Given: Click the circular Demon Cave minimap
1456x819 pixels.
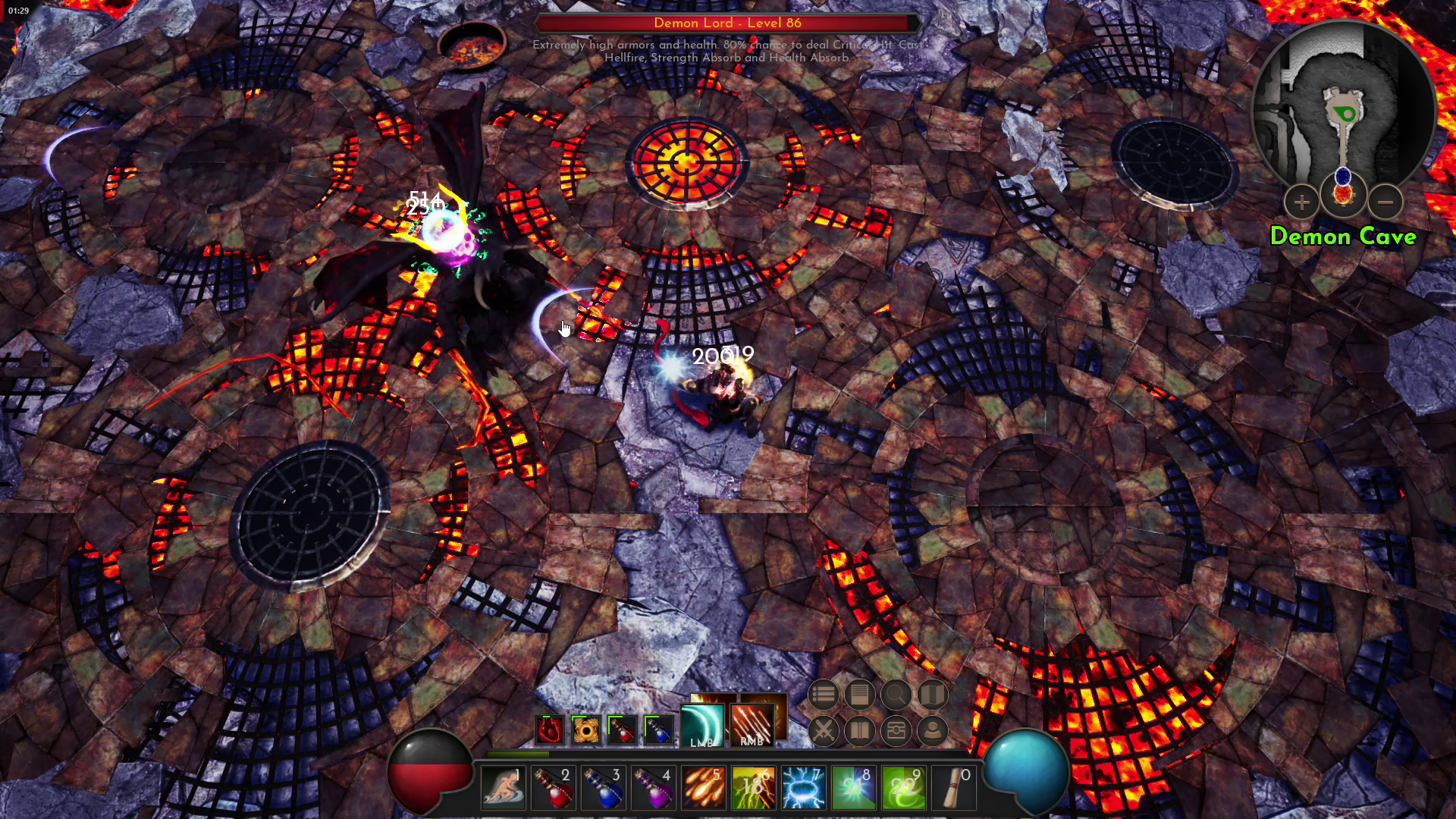Looking at the screenshot, I should pos(1343,106).
